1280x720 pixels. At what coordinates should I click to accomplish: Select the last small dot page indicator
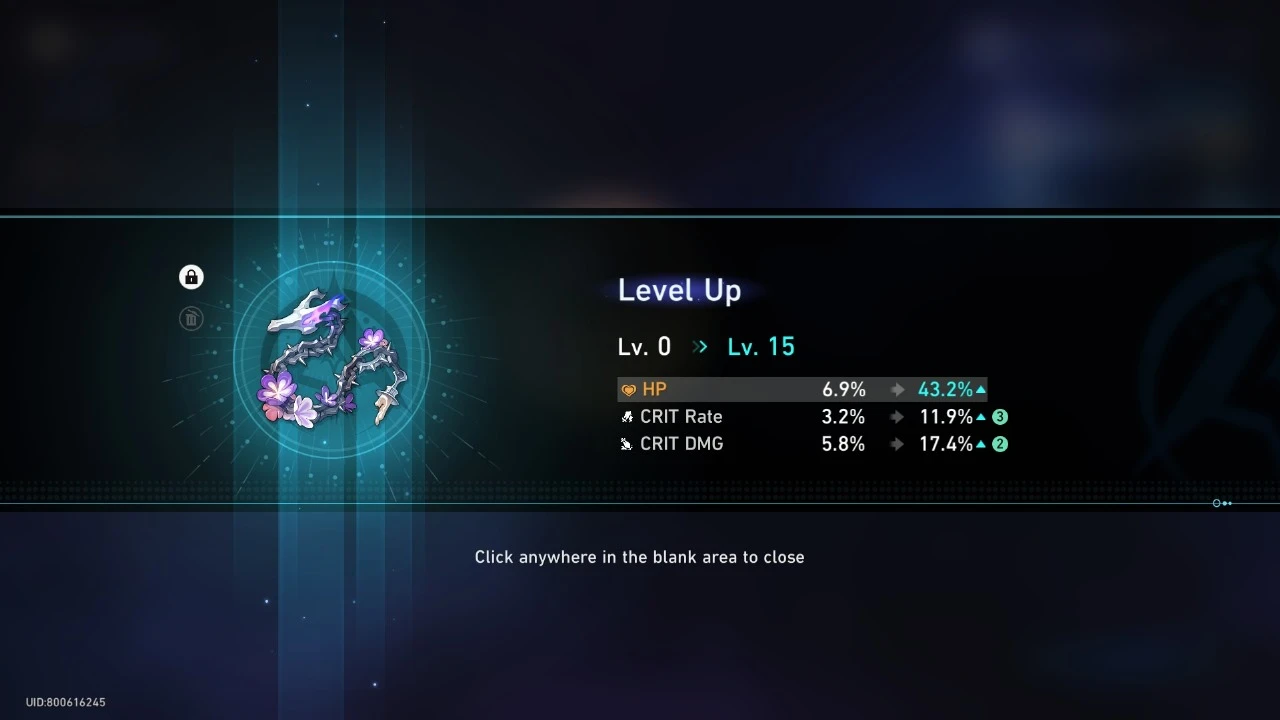coord(1230,503)
